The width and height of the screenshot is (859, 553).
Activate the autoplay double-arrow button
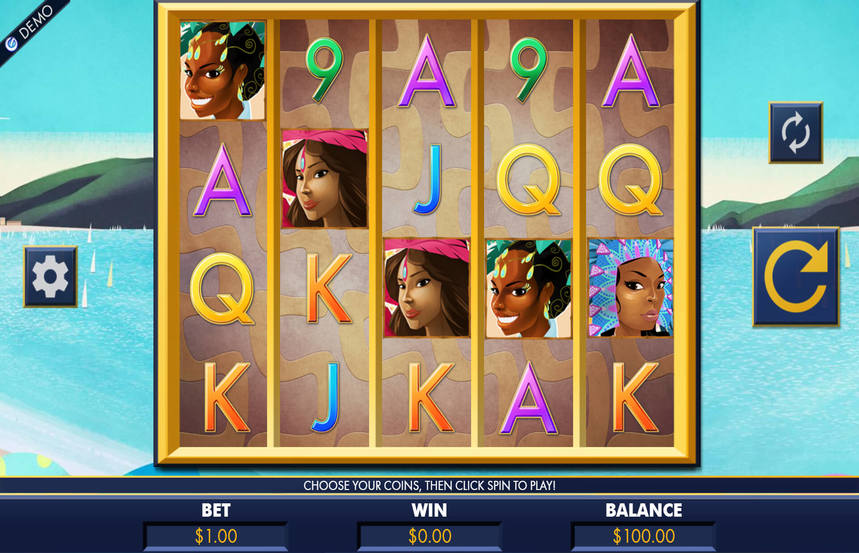[x=795, y=132]
